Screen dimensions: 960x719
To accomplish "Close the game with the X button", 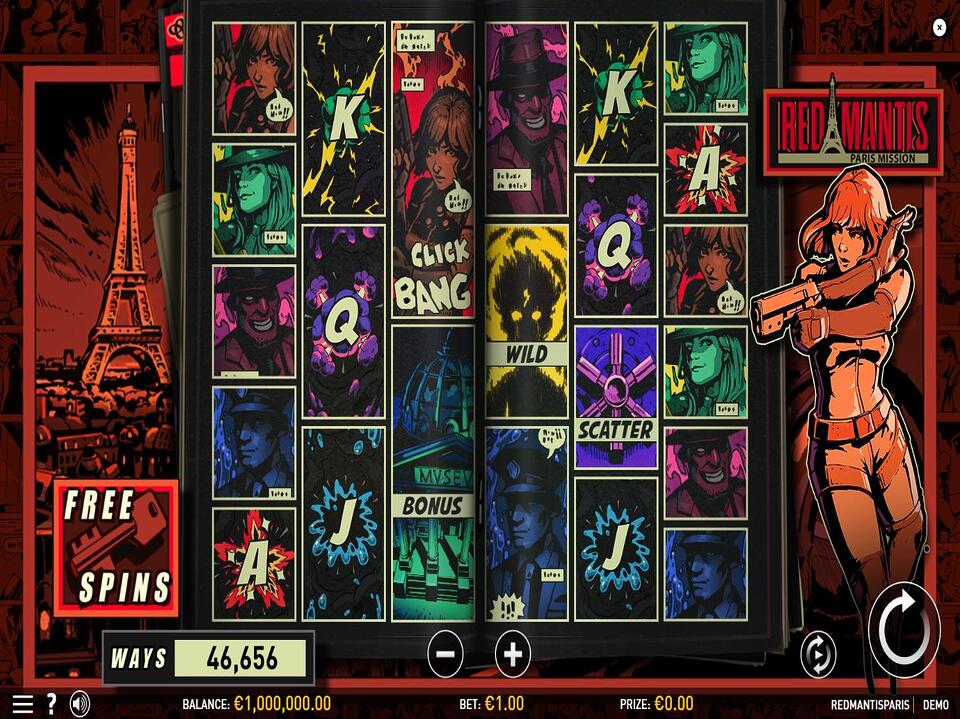I will click(939, 28).
